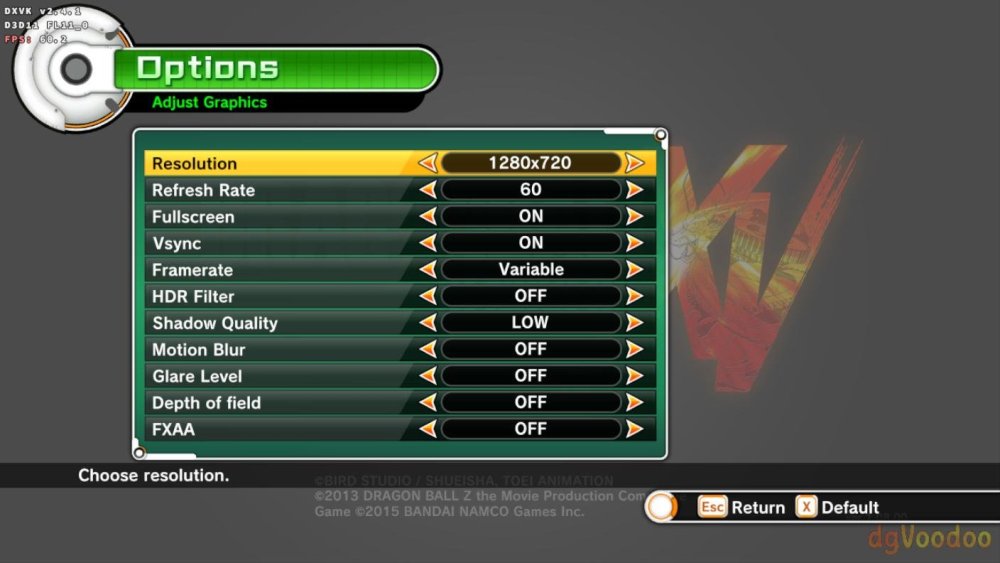The image size is (1000, 563).
Task: Click the right arrow next to 1280x720
Action: pyautogui.click(x=634, y=163)
